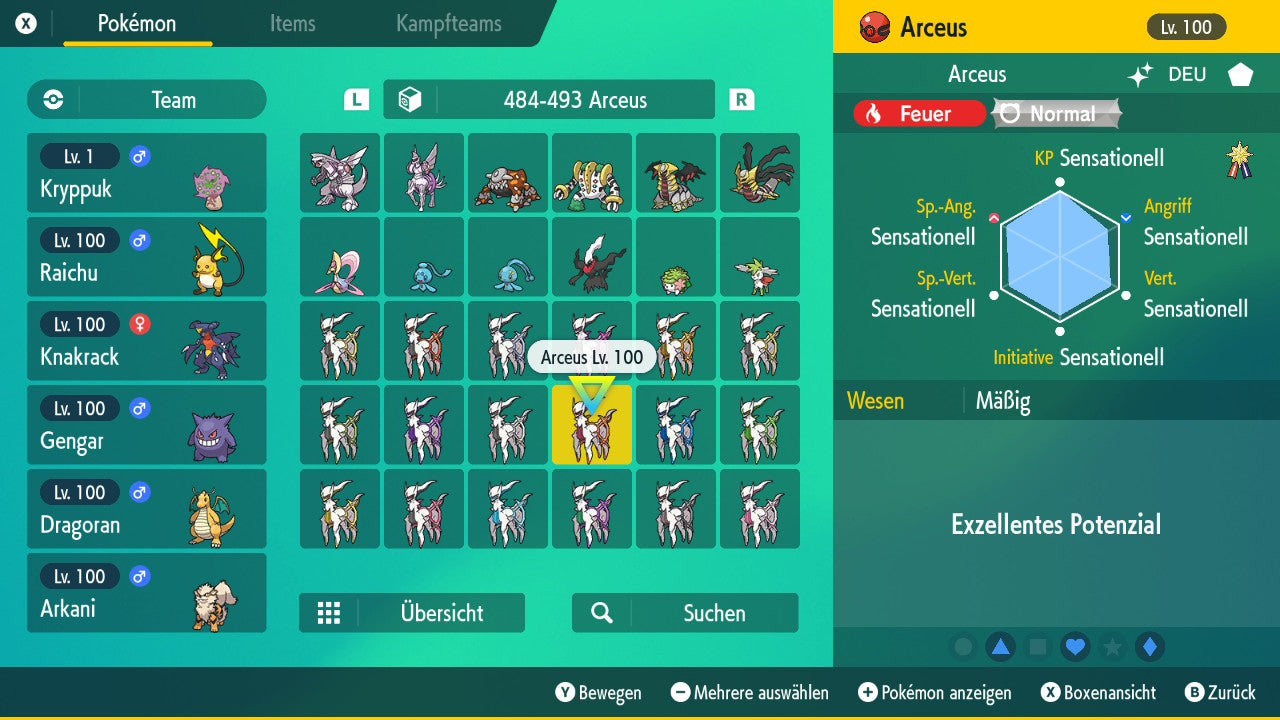Click the grid icon on the Übersicht button
The height and width of the screenshot is (720, 1280).
click(x=330, y=612)
